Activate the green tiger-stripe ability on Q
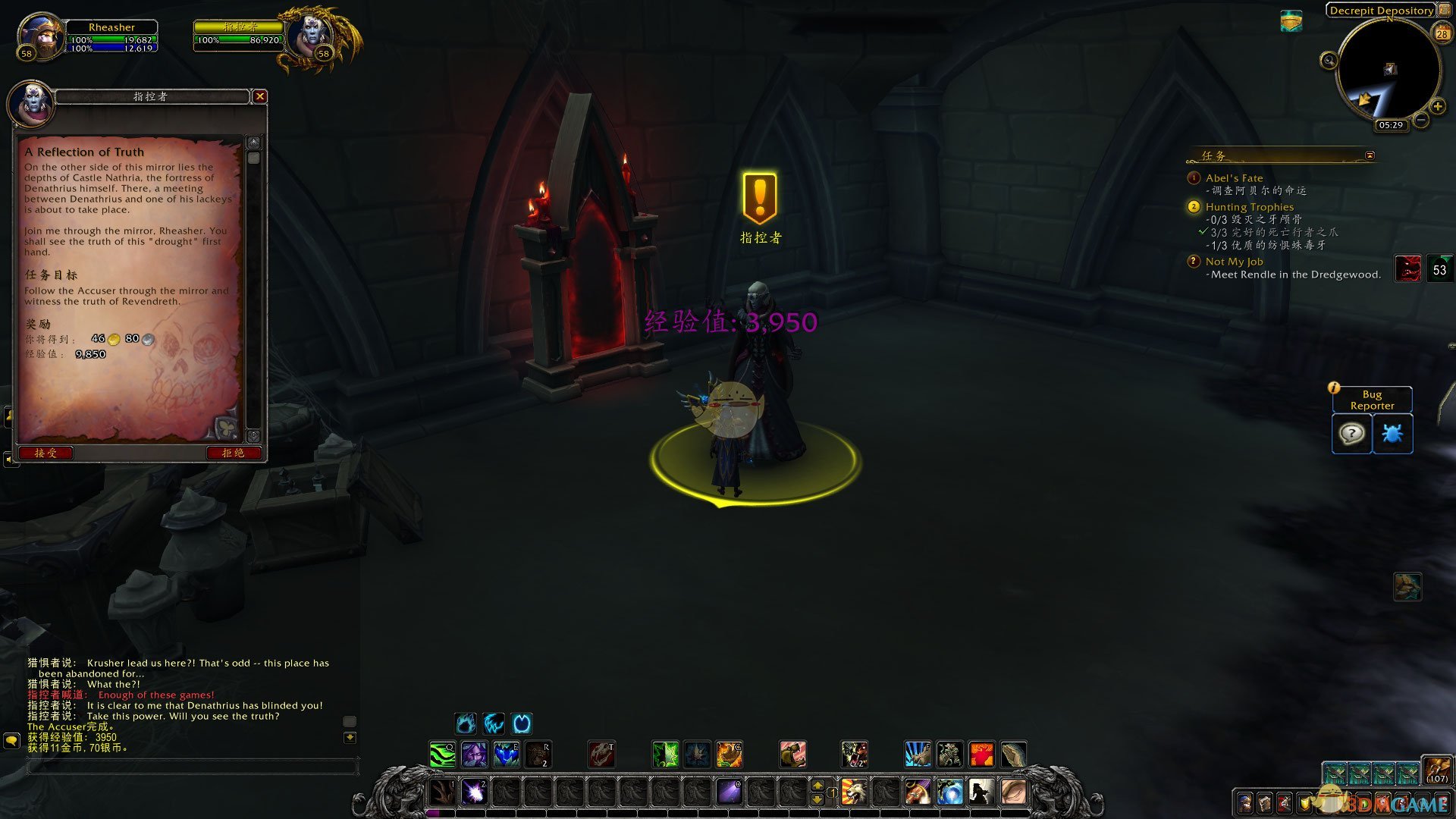 [x=443, y=755]
